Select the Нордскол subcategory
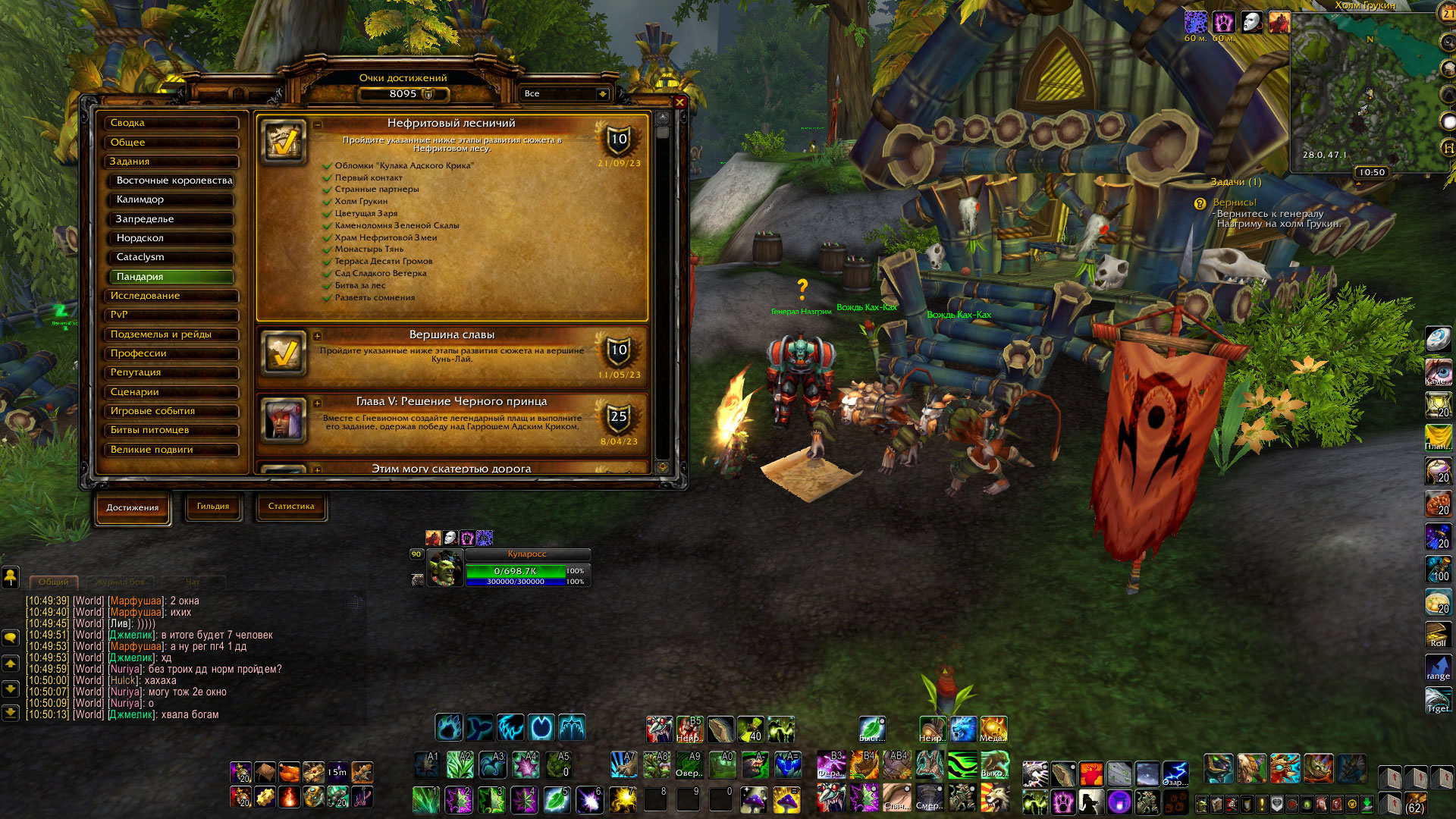The image size is (1456, 819). [x=173, y=238]
